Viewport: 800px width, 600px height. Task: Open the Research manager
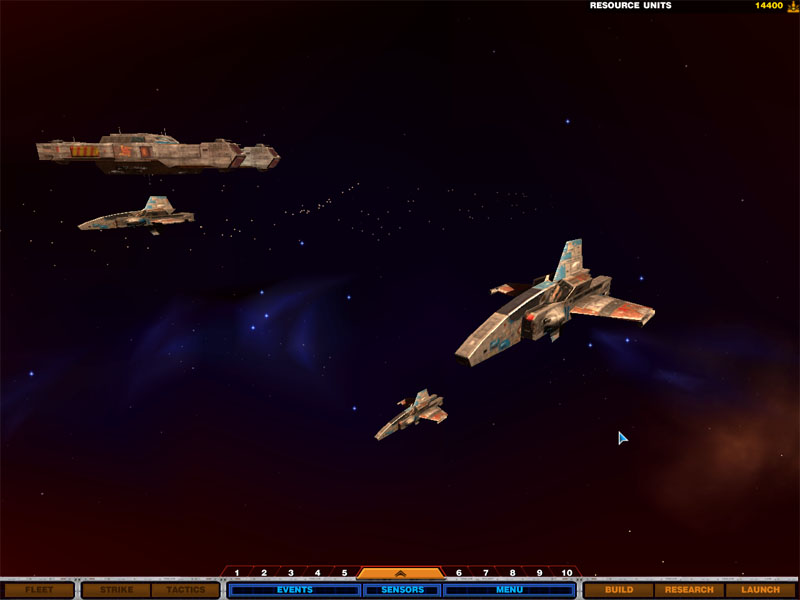click(x=689, y=590)
